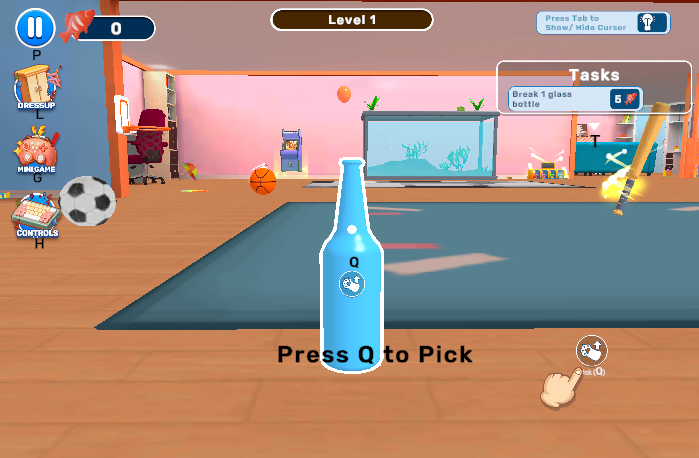
Task: Launch the Minigame controller icon
Action: coord(36,154)
